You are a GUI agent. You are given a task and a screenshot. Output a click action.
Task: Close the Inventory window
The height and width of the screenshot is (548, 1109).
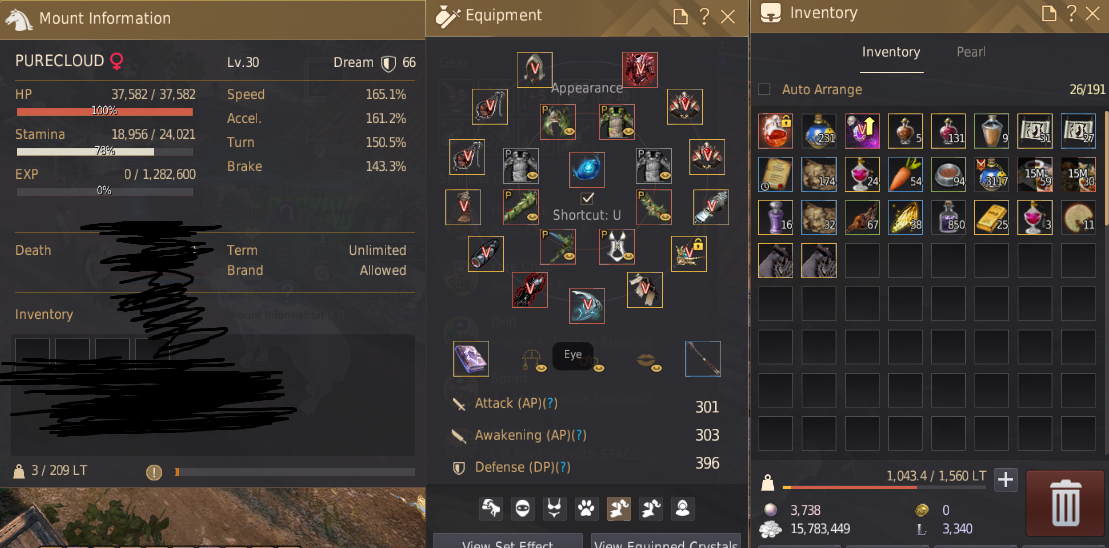[1094, 14]
